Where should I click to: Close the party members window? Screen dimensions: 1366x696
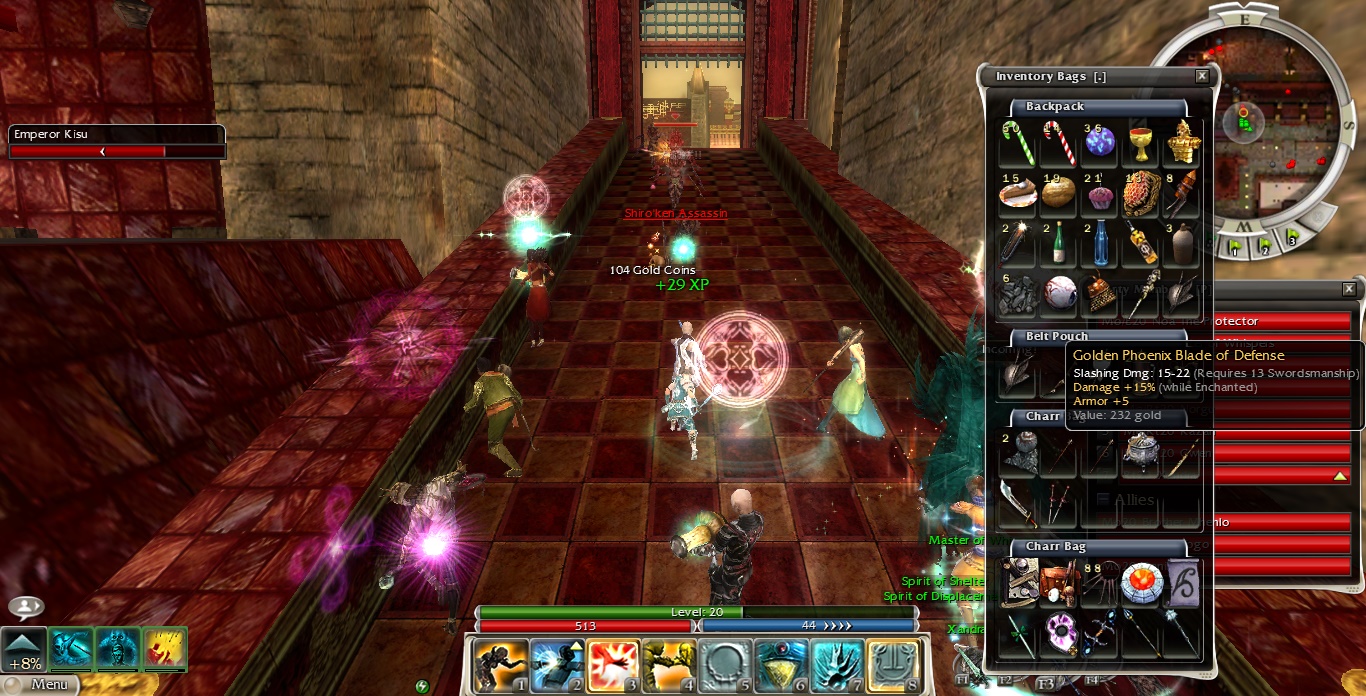point(1350,289)
